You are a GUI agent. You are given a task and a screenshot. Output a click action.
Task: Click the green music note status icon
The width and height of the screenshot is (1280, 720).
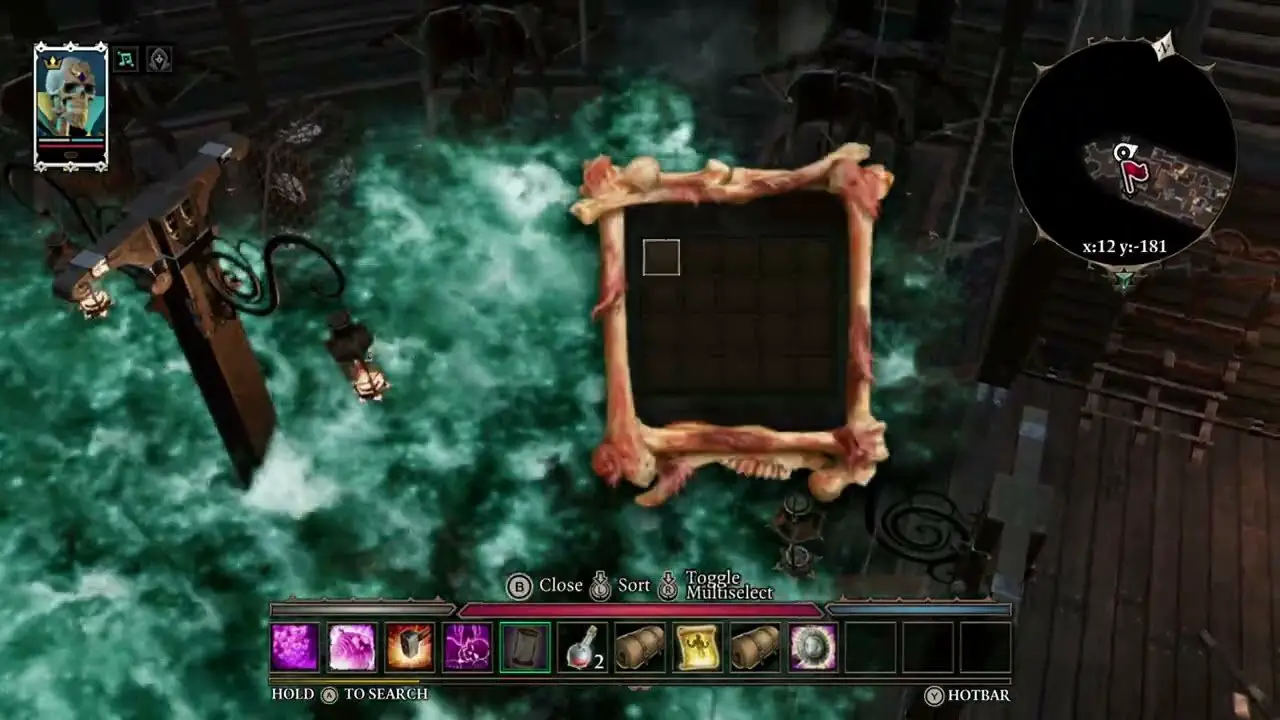pos(126,59)
